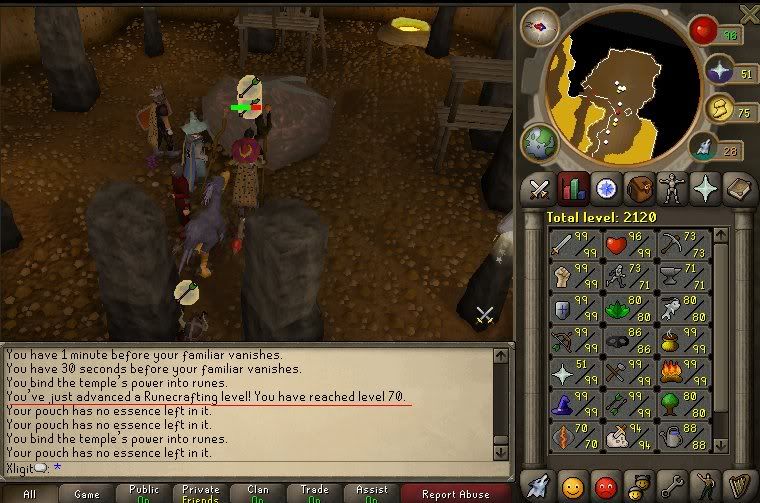Open the Combat Styles tab with crossed swords

click(x=541, y=188)
